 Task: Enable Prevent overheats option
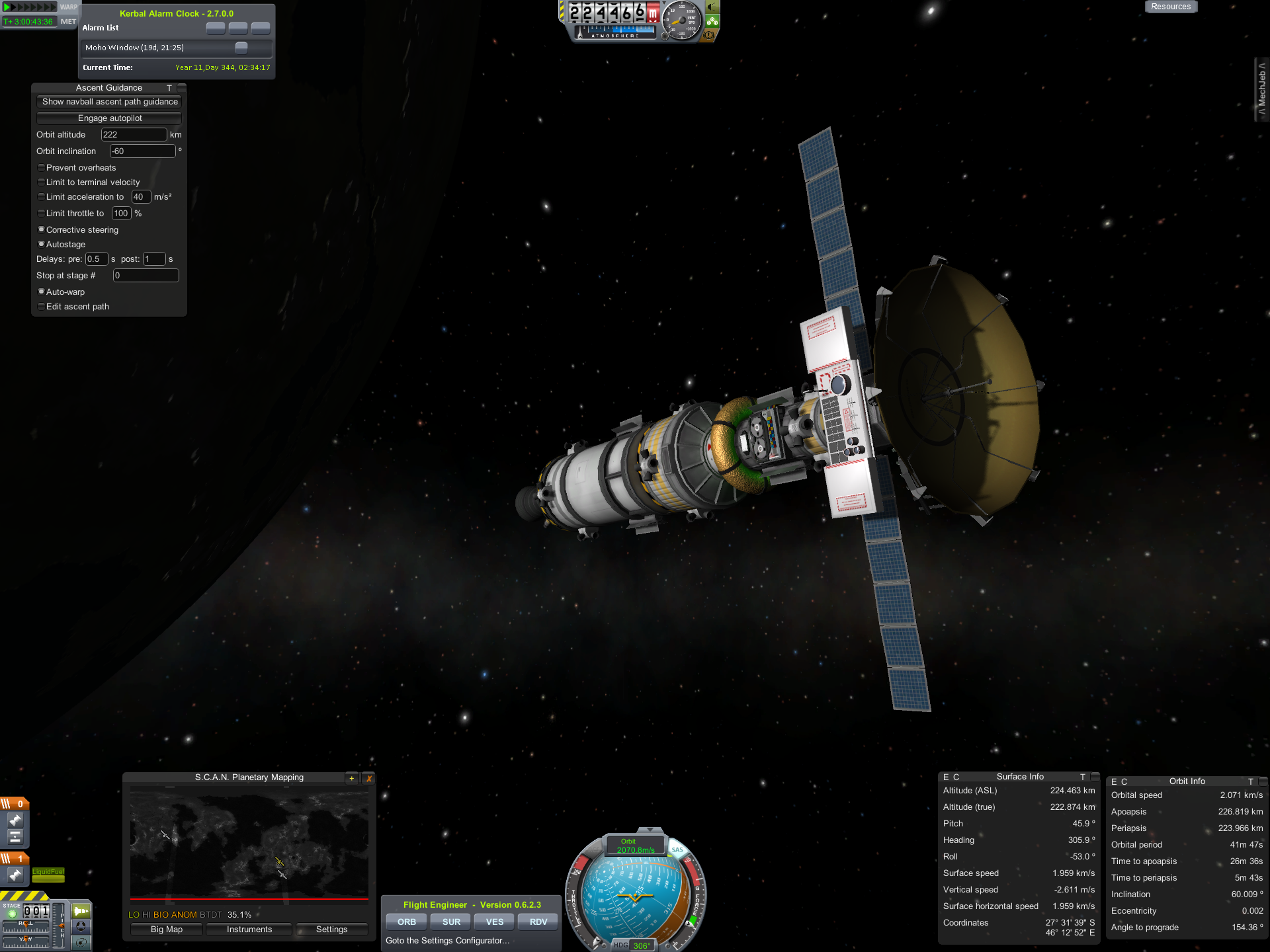point(42,168)
